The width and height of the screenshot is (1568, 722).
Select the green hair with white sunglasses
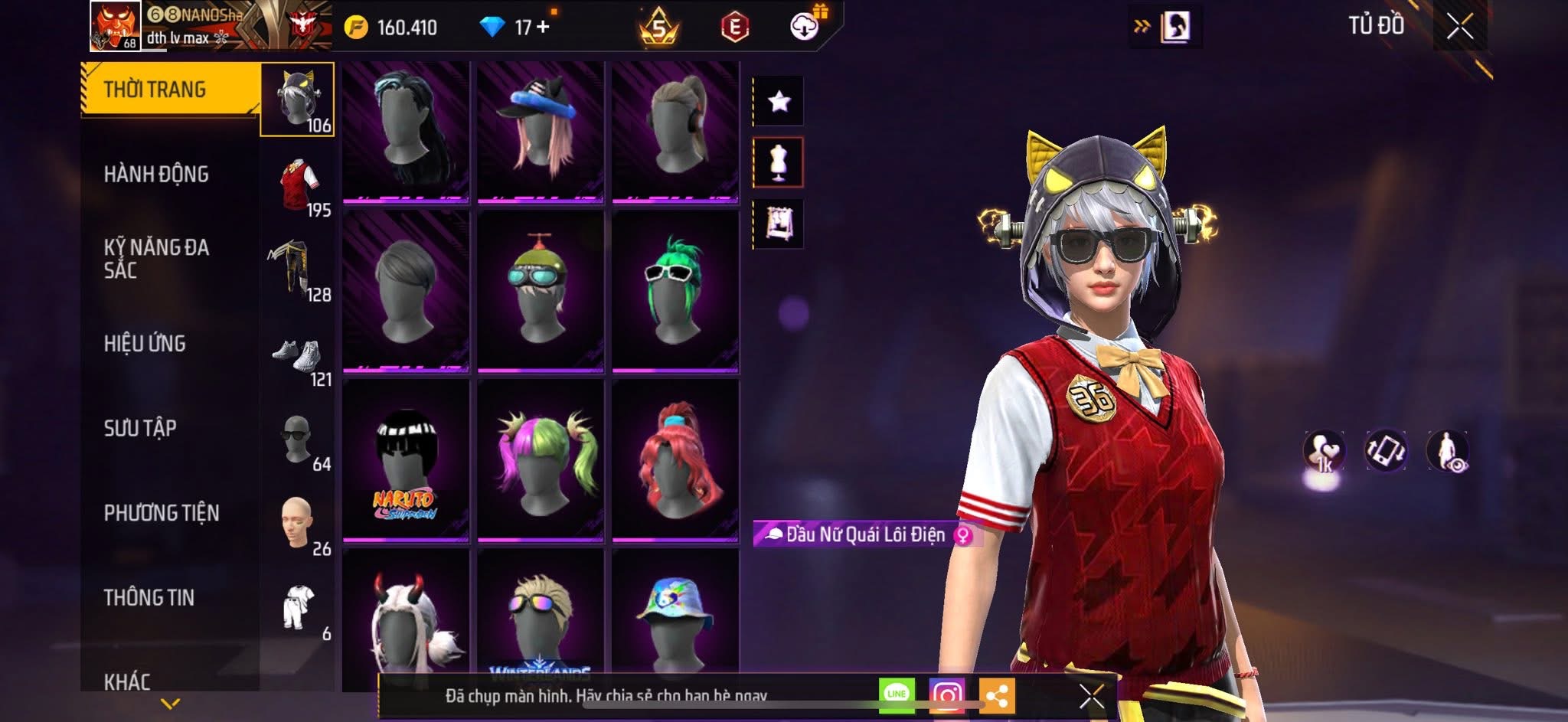[675, 291]
